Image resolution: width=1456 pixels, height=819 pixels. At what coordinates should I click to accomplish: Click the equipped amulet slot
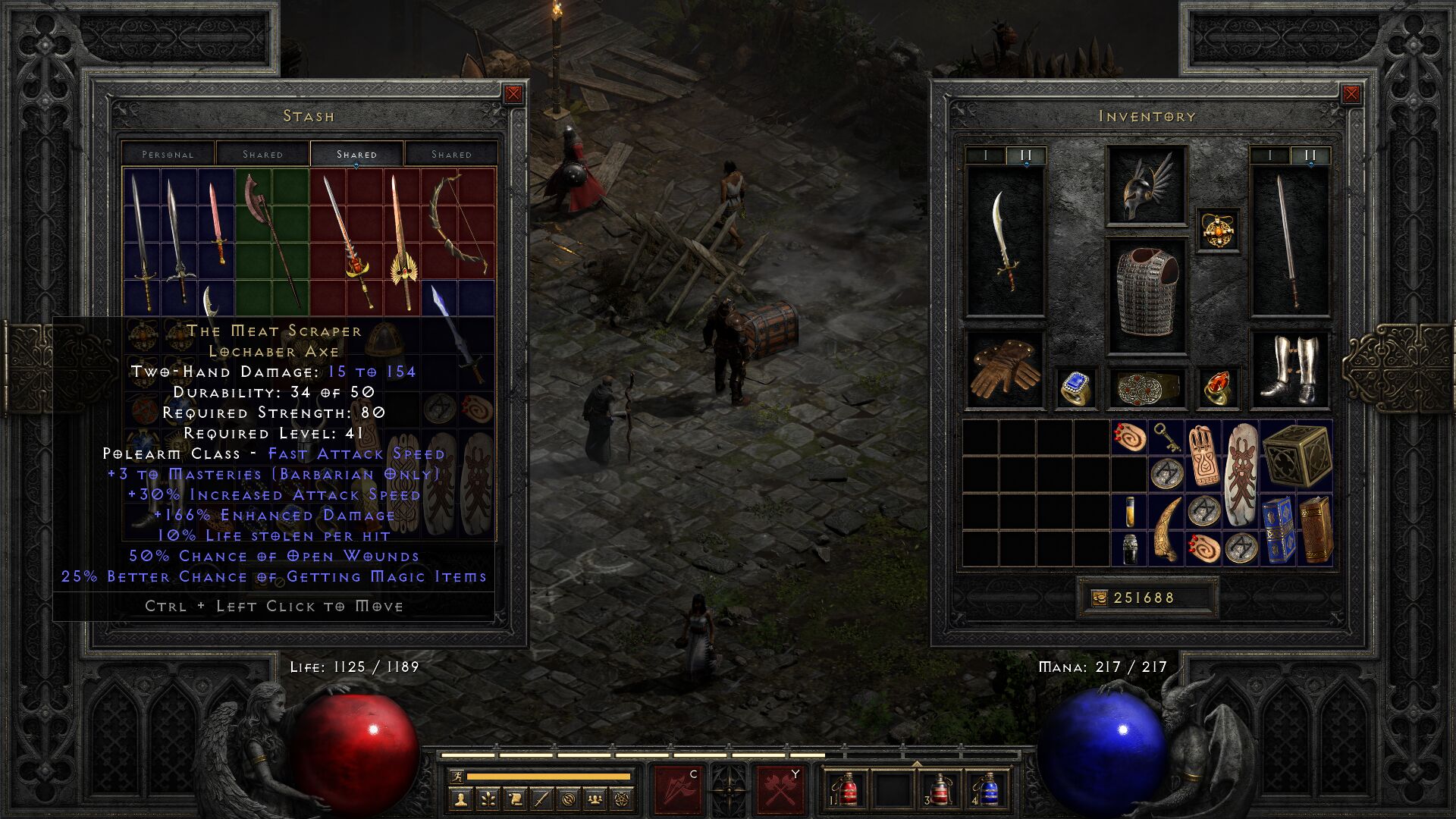pos(1218,229)
